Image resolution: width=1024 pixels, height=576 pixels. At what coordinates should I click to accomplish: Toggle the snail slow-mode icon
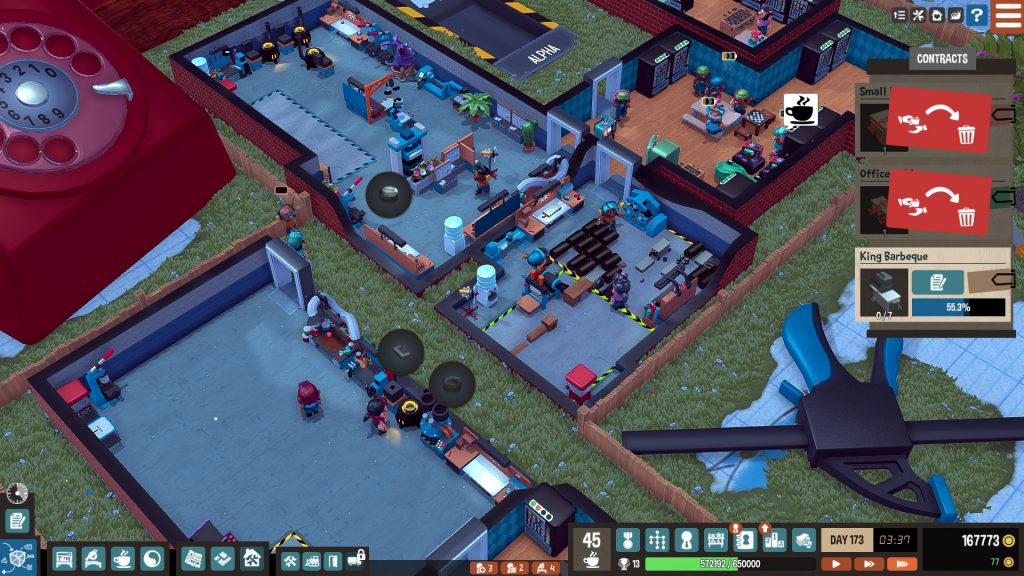(x=956, y=15)
